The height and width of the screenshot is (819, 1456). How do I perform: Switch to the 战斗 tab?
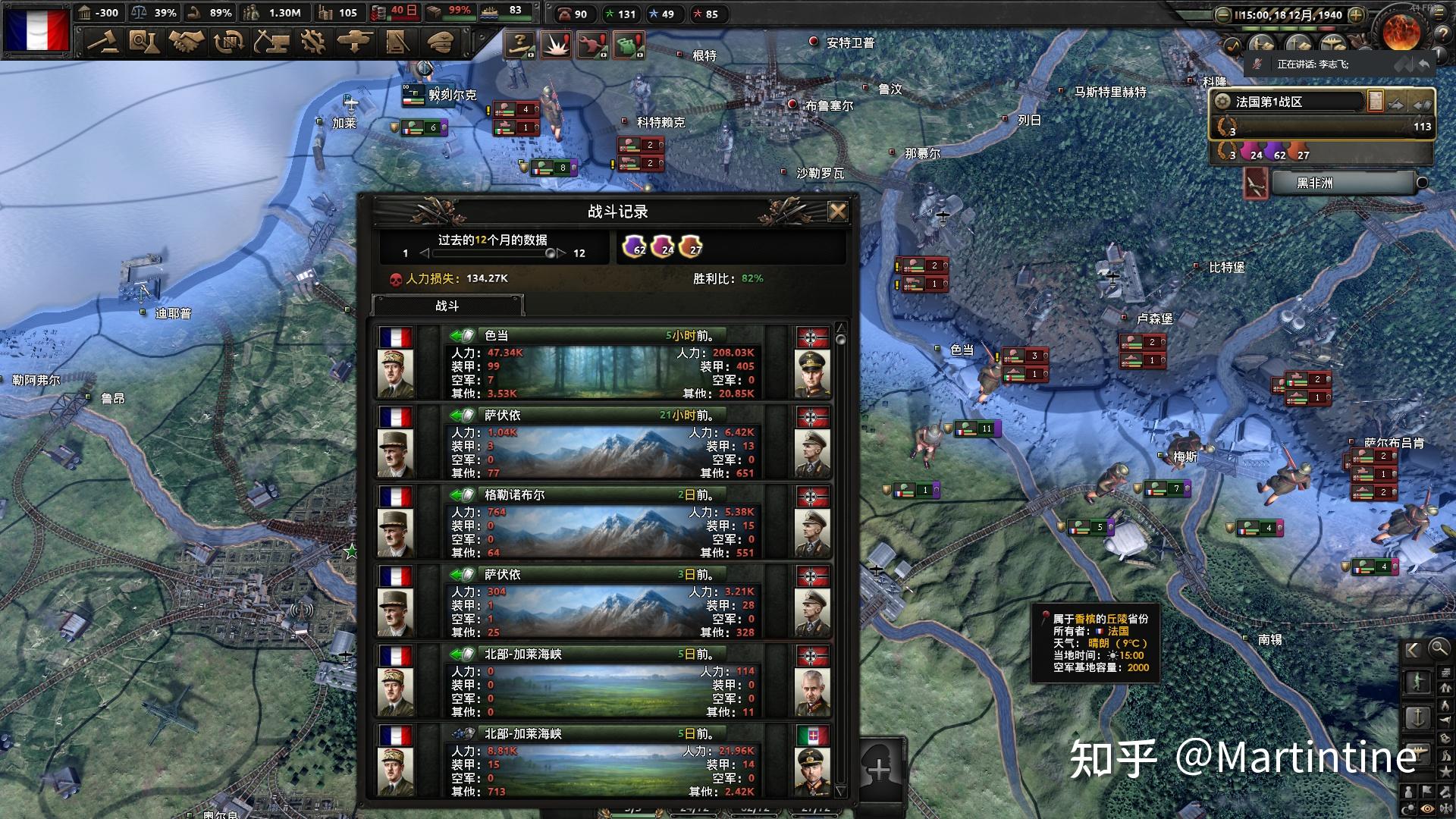coord(447,306)
